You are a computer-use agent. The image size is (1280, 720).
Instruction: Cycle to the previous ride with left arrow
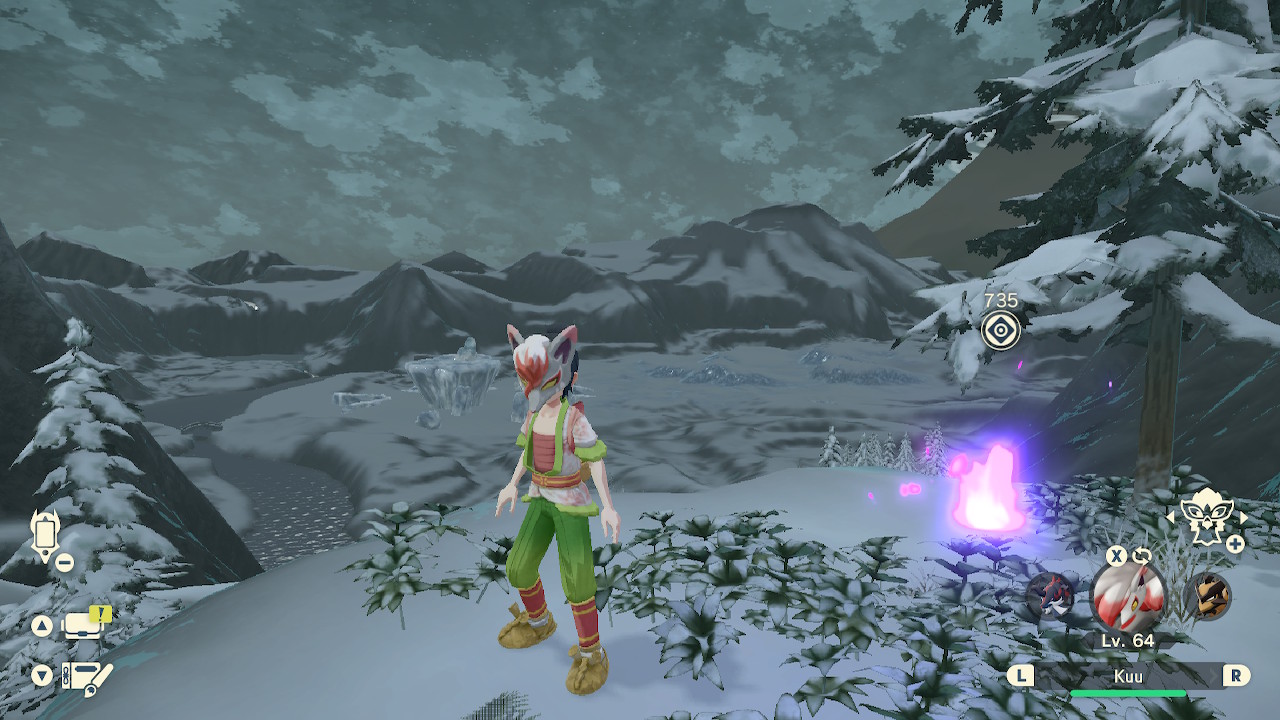1171,518
